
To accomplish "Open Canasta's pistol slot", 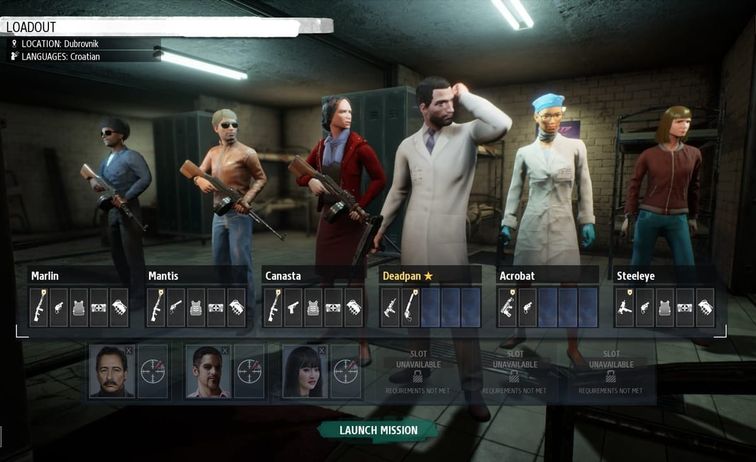I will [293, 308].
